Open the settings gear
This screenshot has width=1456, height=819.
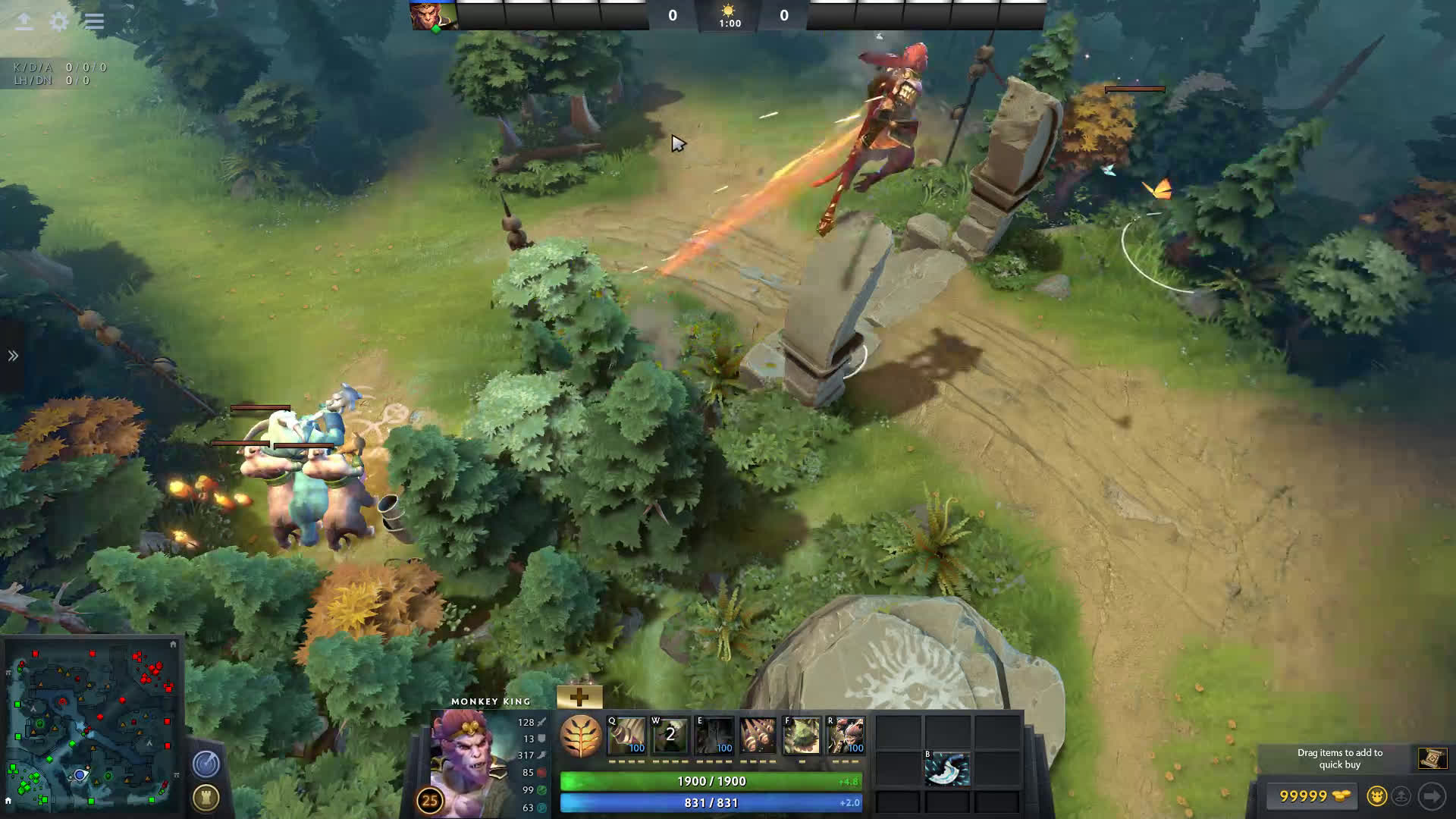[x=59, y=21]
